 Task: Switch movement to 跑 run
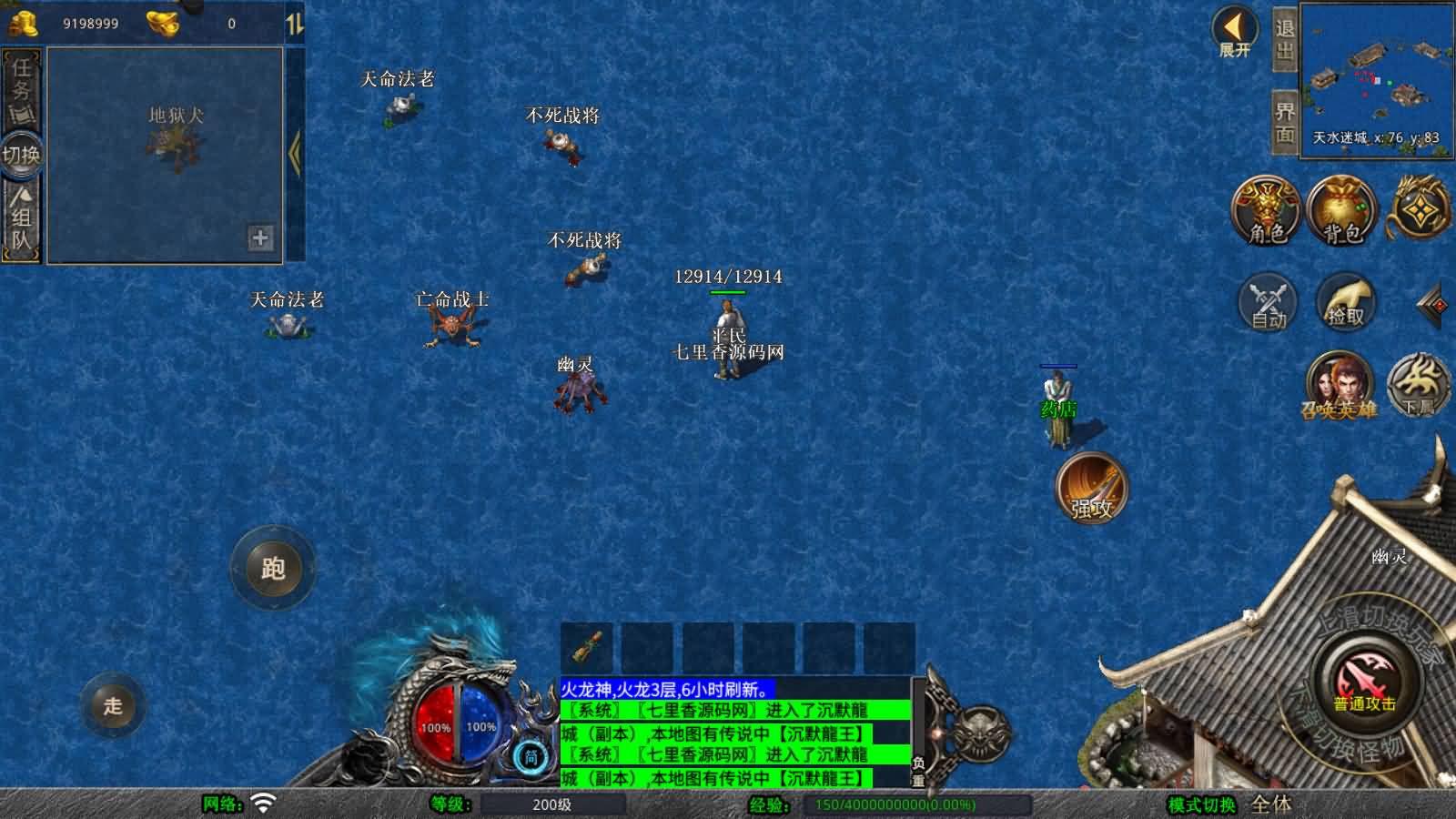273,569
